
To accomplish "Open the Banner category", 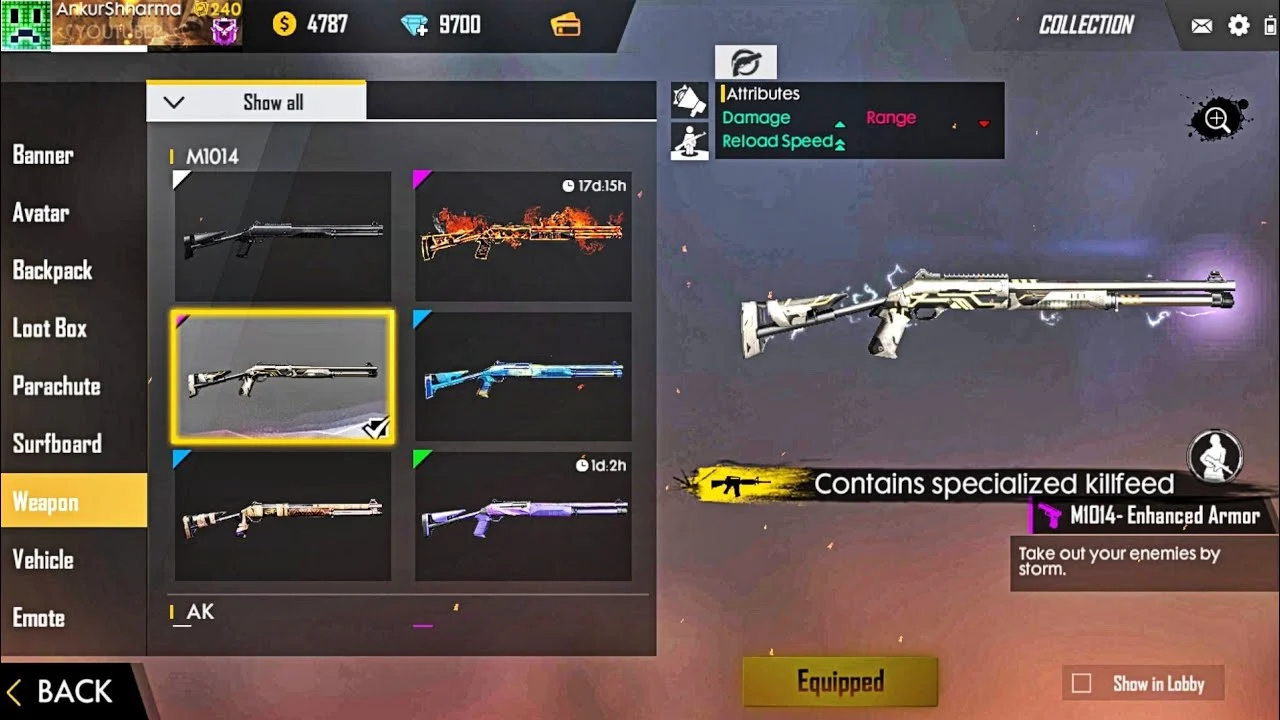I will [x=43, y=155].
